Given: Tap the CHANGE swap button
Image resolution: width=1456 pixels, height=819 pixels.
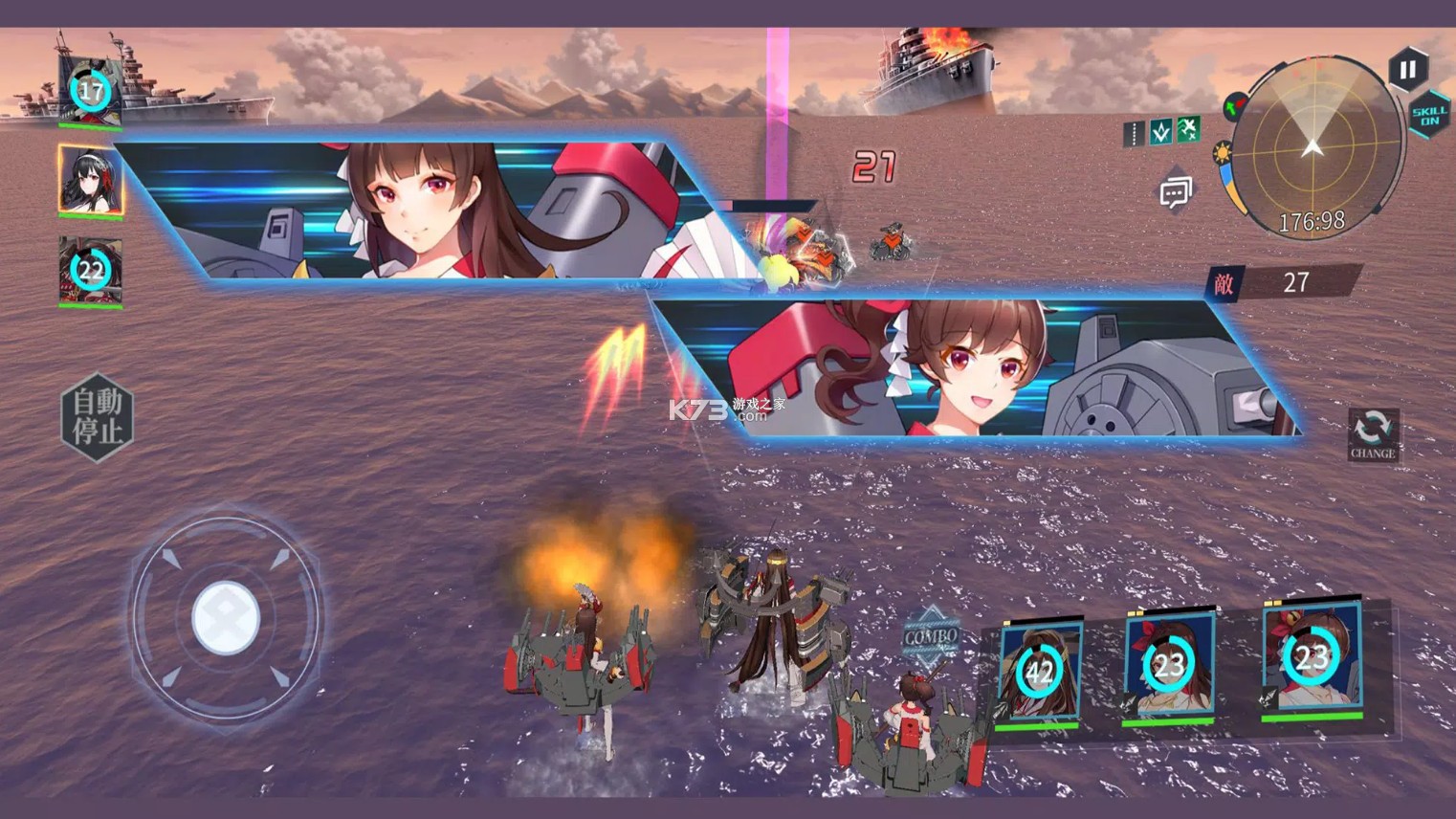Looking at the screenshot, I should coord(1373,435).
